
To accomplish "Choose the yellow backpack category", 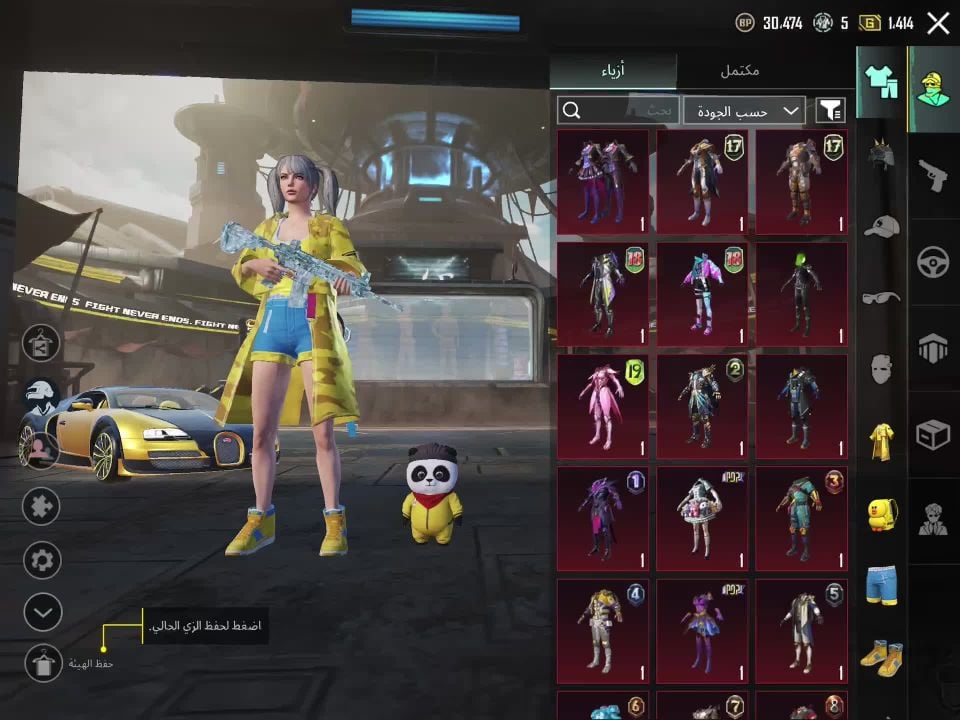I will coord(881,513).
